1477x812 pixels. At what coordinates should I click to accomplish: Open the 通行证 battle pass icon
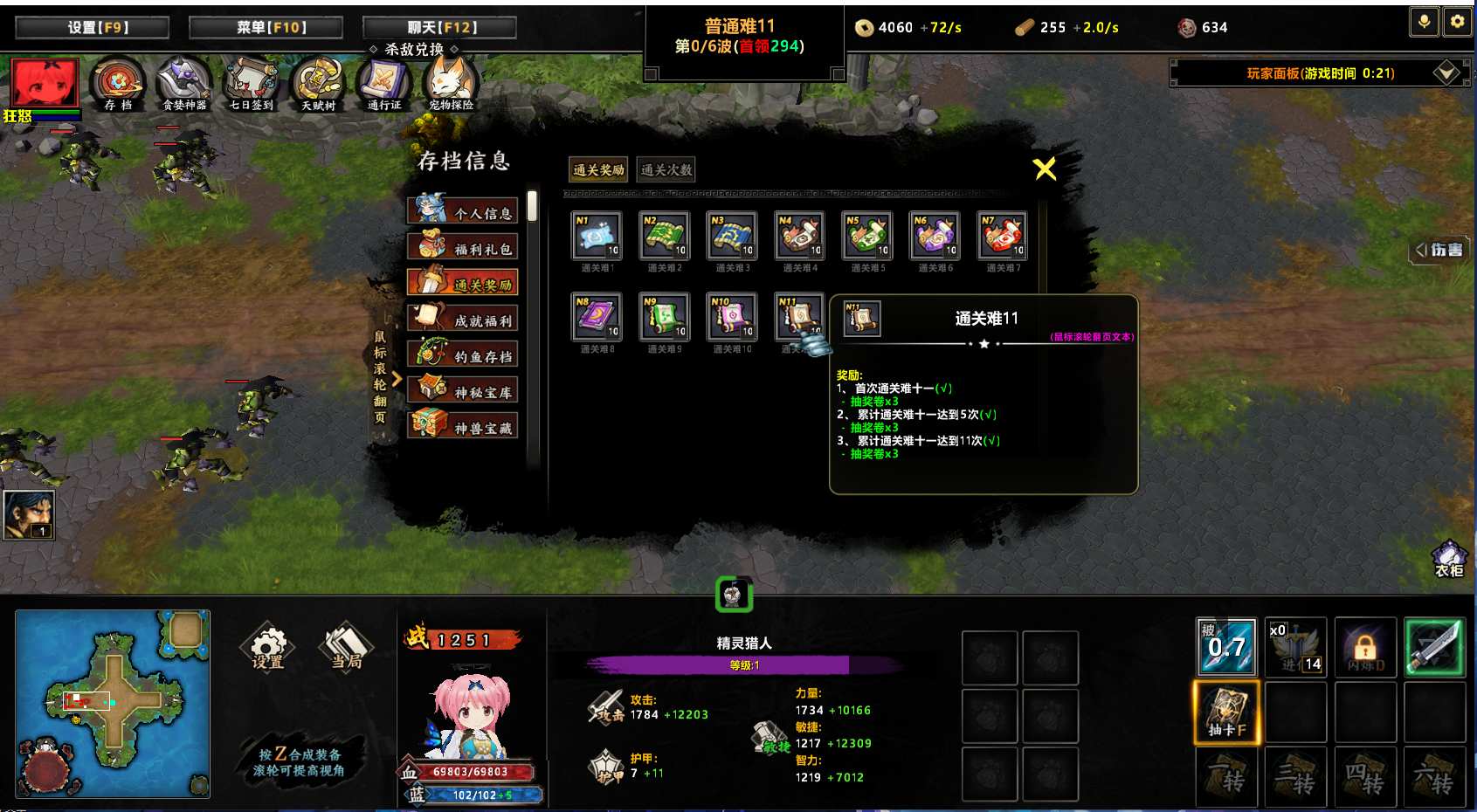coord(384,84)
